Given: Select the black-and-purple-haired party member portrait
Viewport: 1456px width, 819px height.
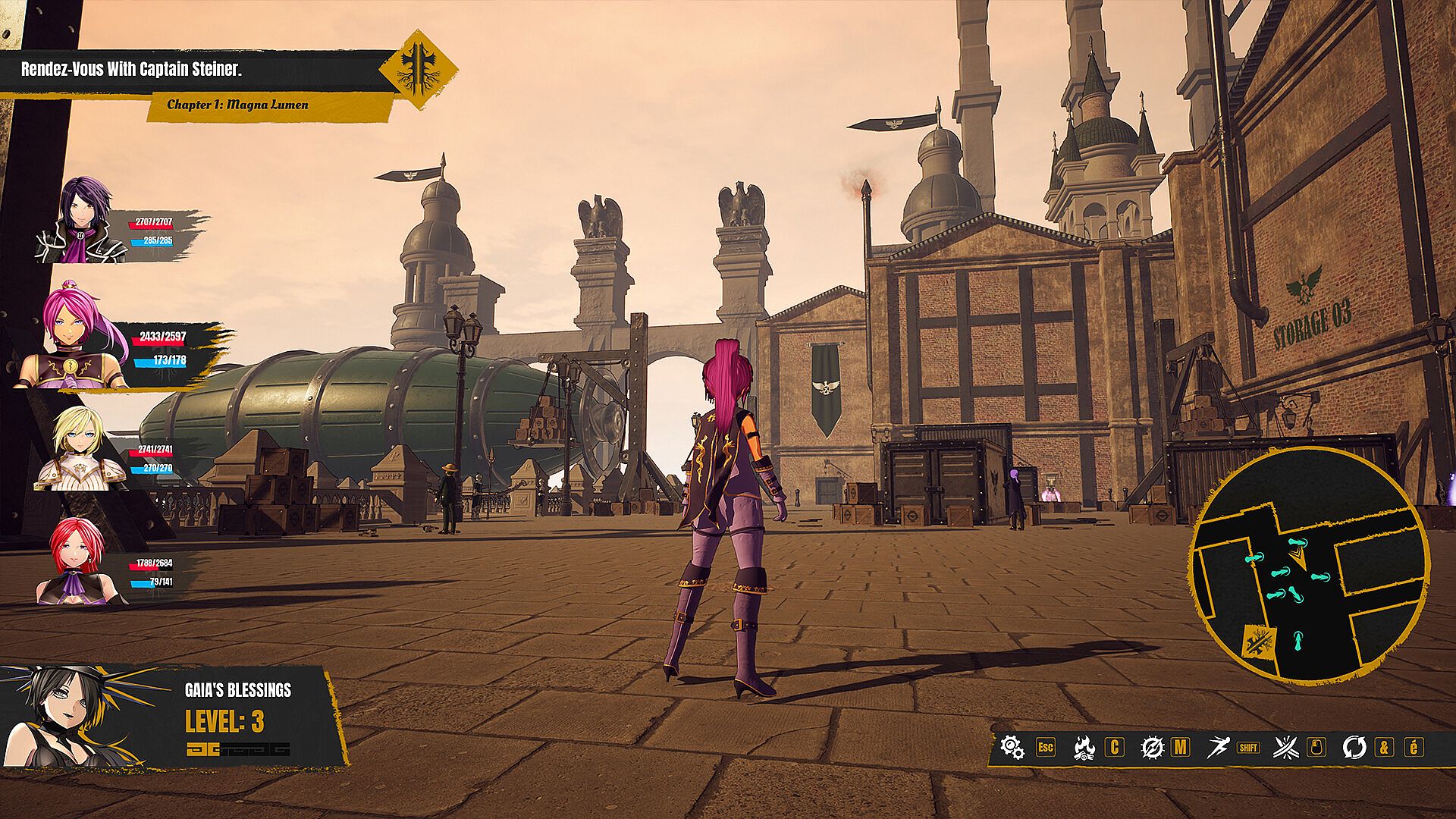Looking at the screenshot, I should click(82, 221).
